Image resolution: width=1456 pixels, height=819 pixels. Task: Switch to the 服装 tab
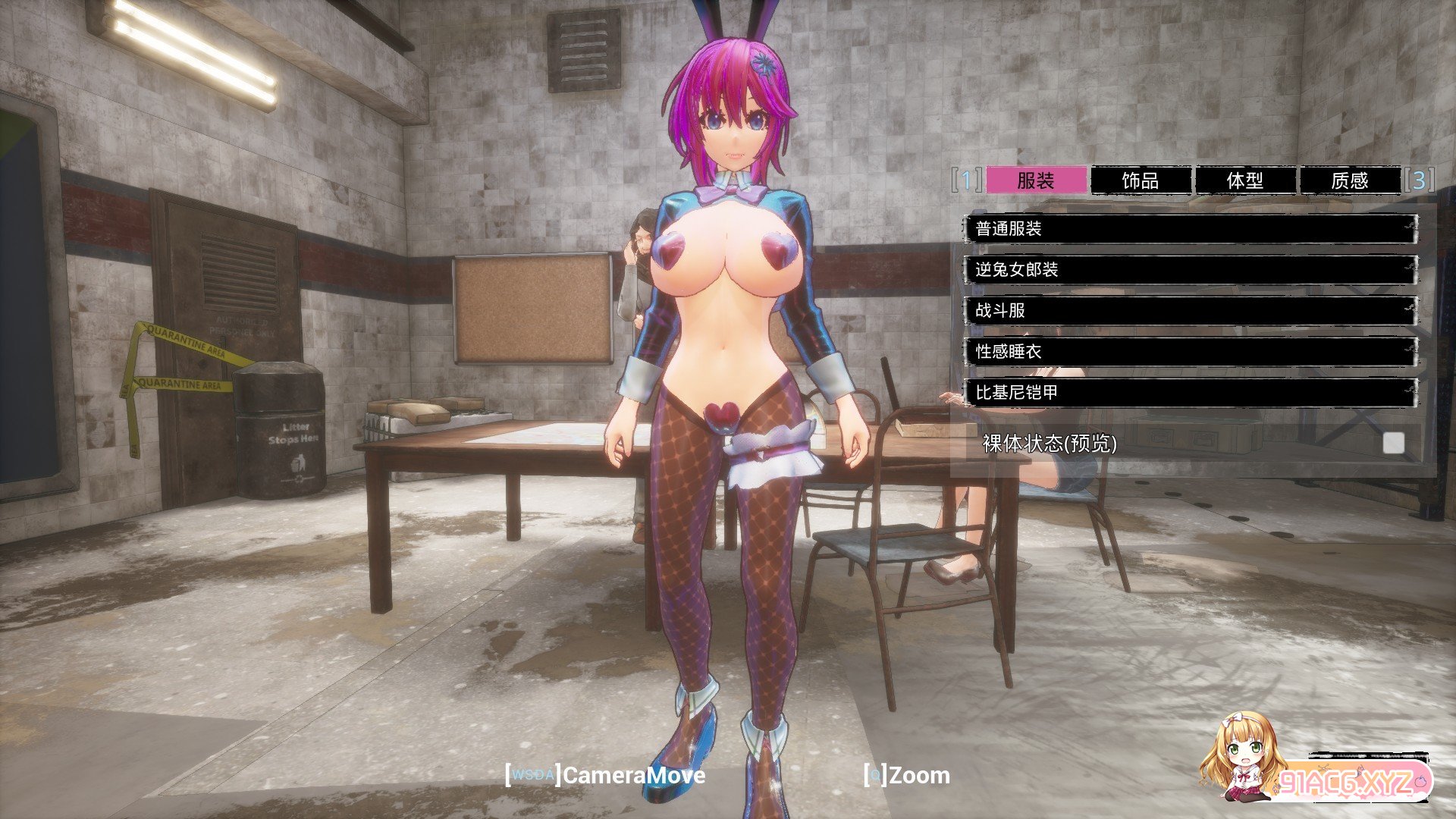[x=1036, y=180]
